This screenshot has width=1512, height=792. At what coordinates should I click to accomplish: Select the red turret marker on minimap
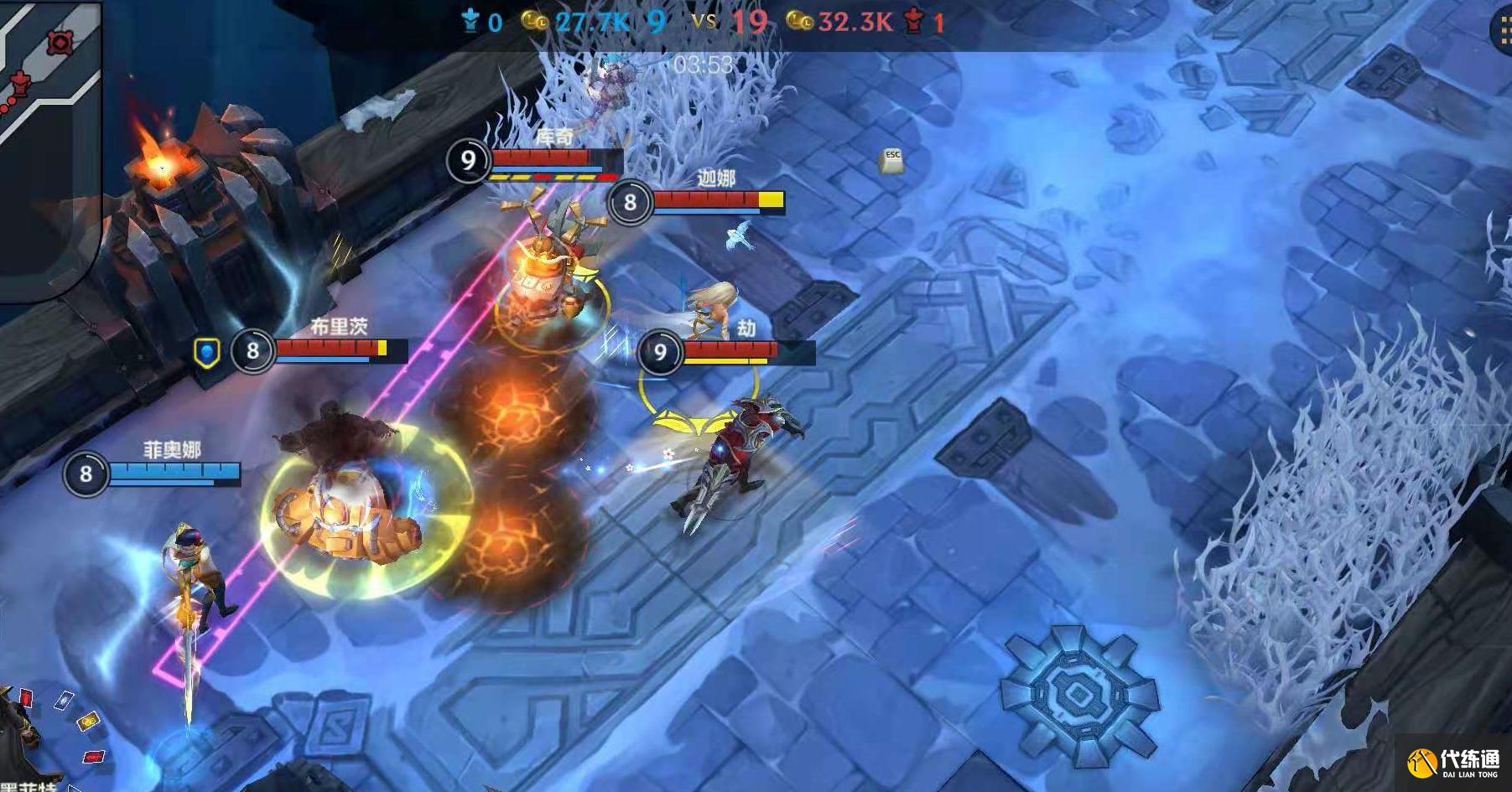coord(19,83)
